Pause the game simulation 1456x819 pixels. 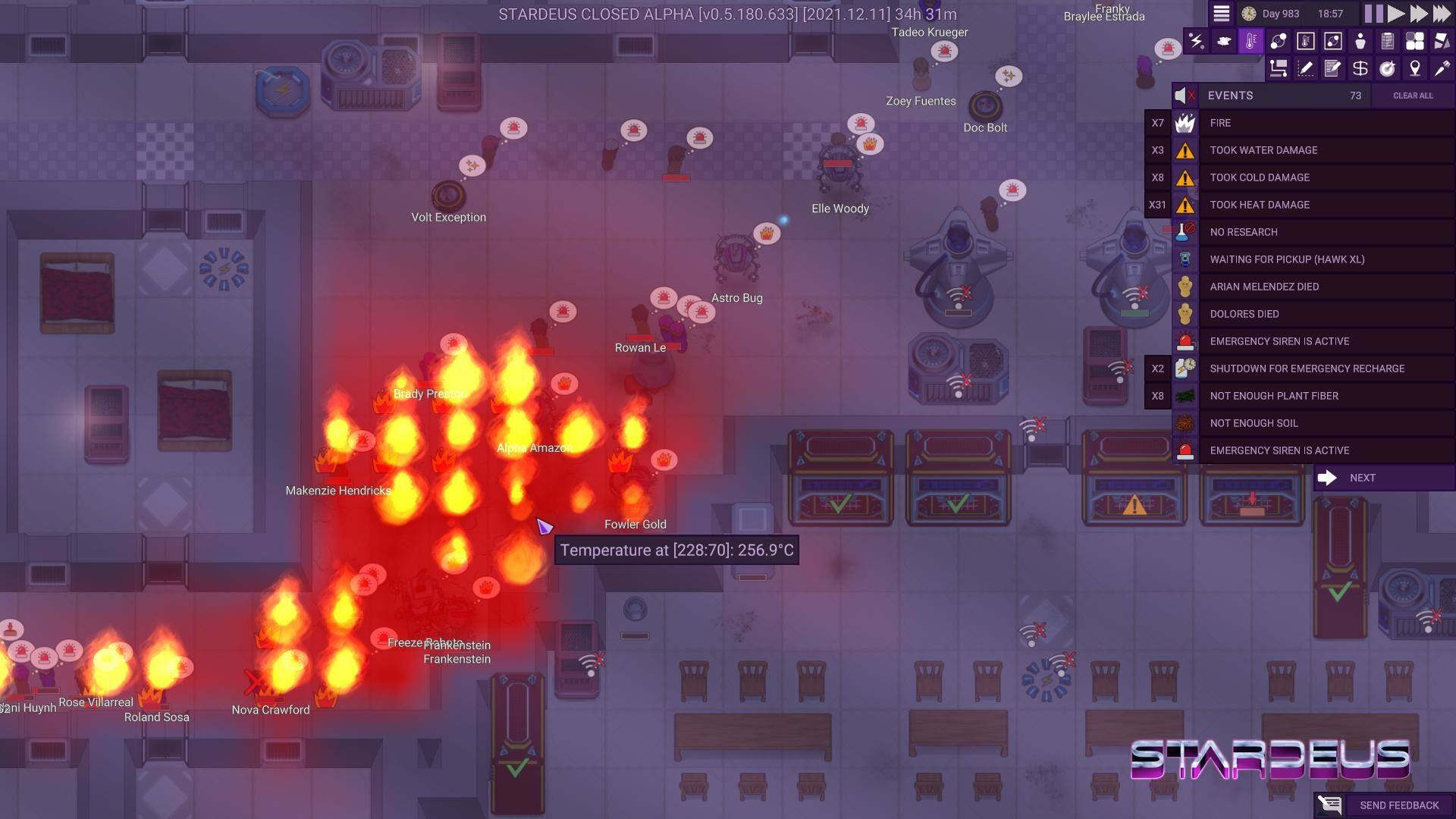(x=1373, y=14)
